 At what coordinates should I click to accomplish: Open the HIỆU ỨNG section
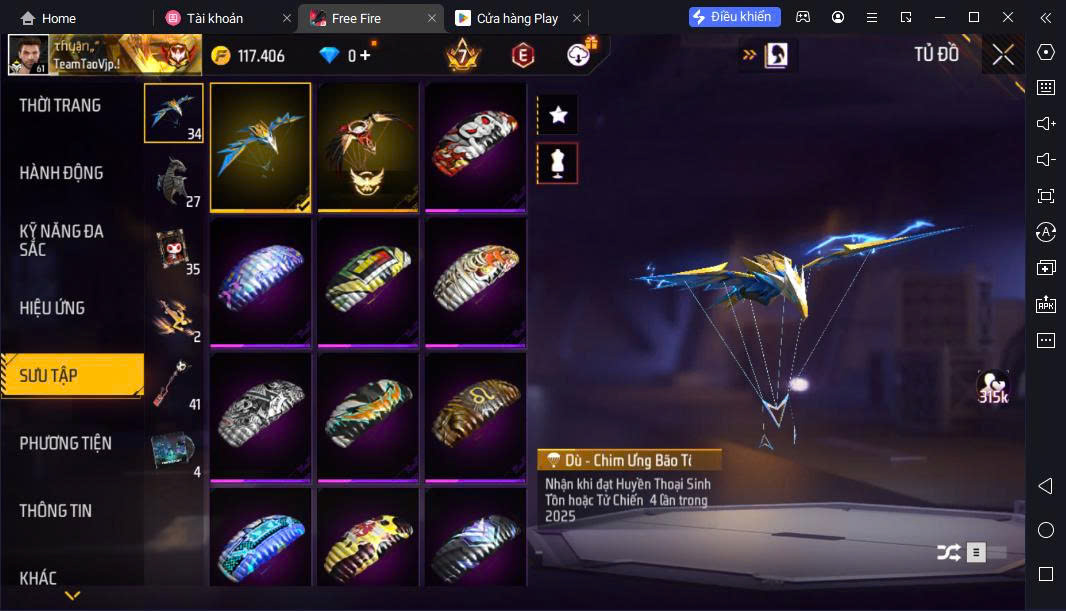52,308
